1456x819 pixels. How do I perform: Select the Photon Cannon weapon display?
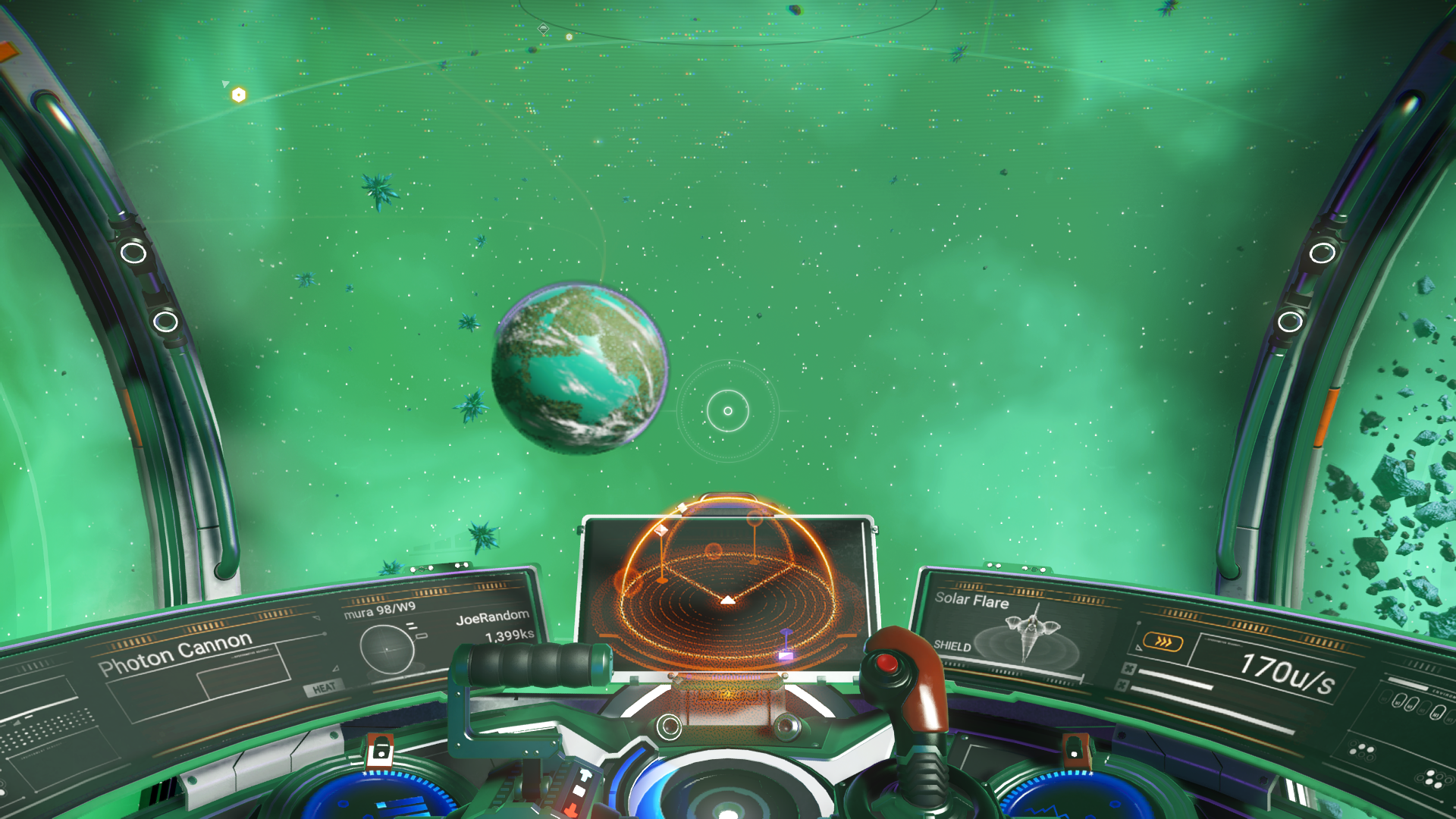174,655
